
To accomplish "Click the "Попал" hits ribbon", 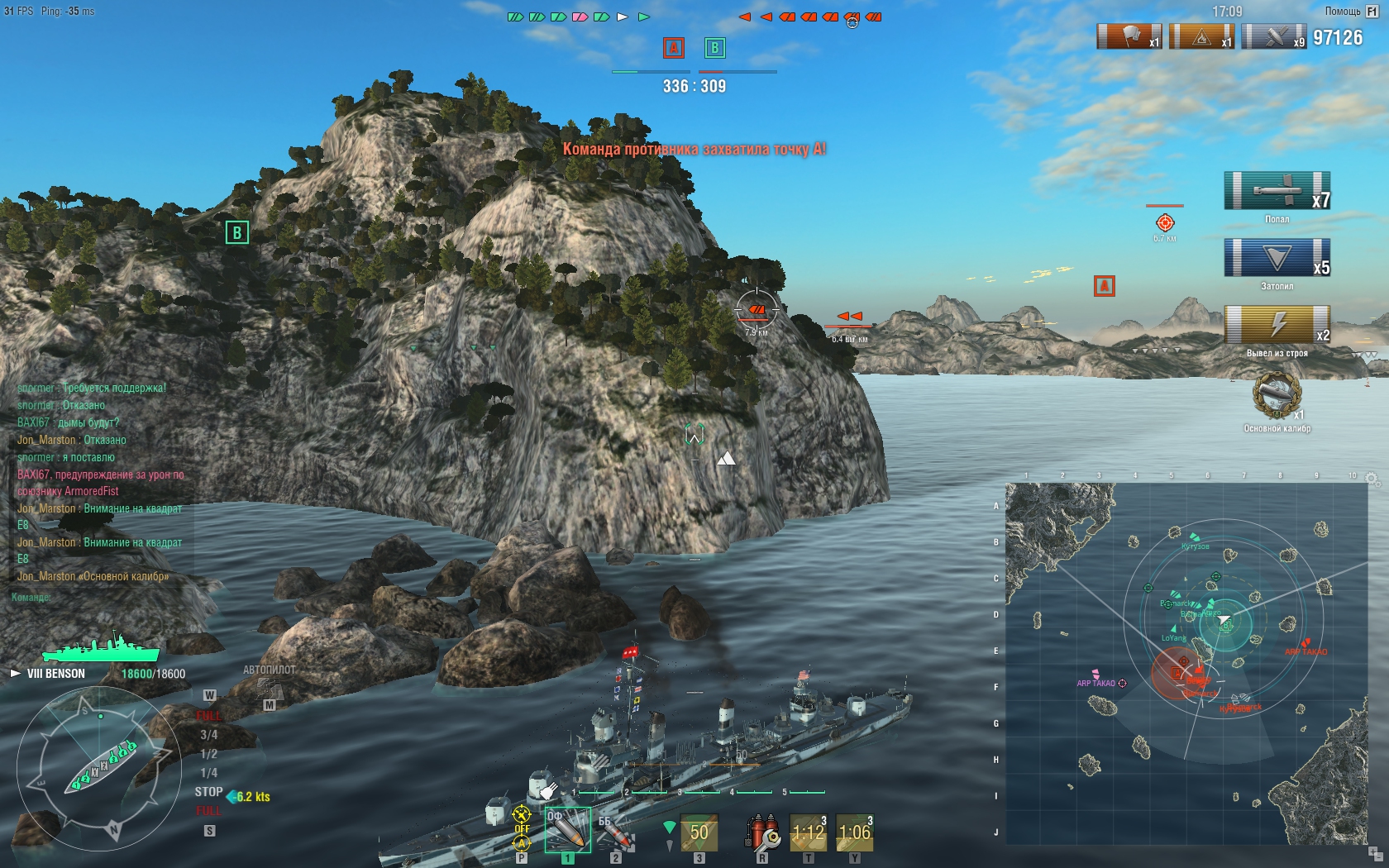I will coord(1277,192).
